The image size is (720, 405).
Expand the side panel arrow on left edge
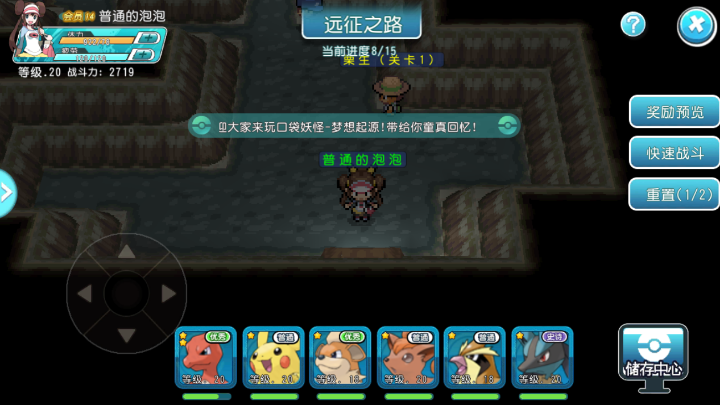point(6,192)
